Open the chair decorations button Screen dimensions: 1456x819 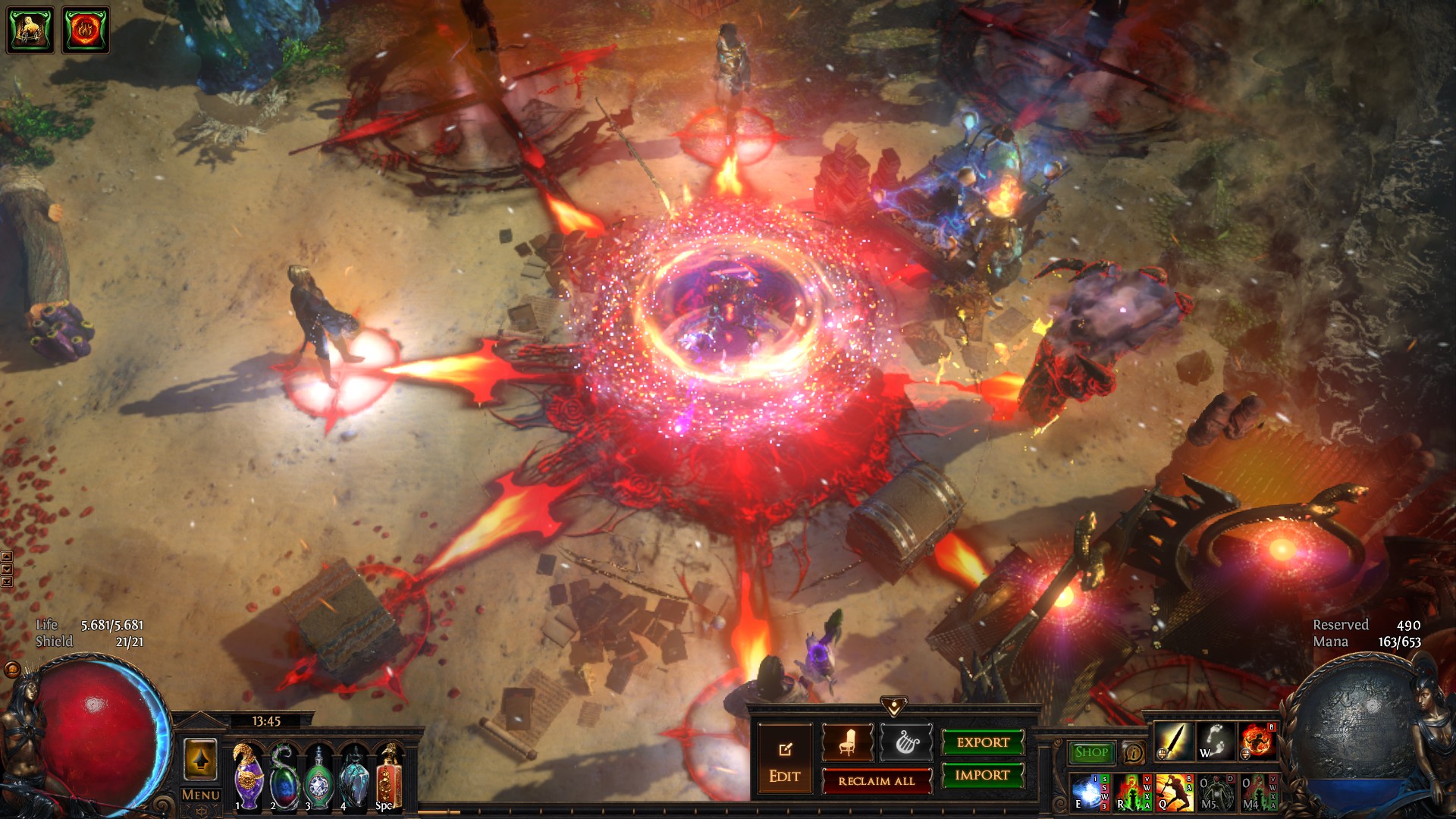coord(847,742)
